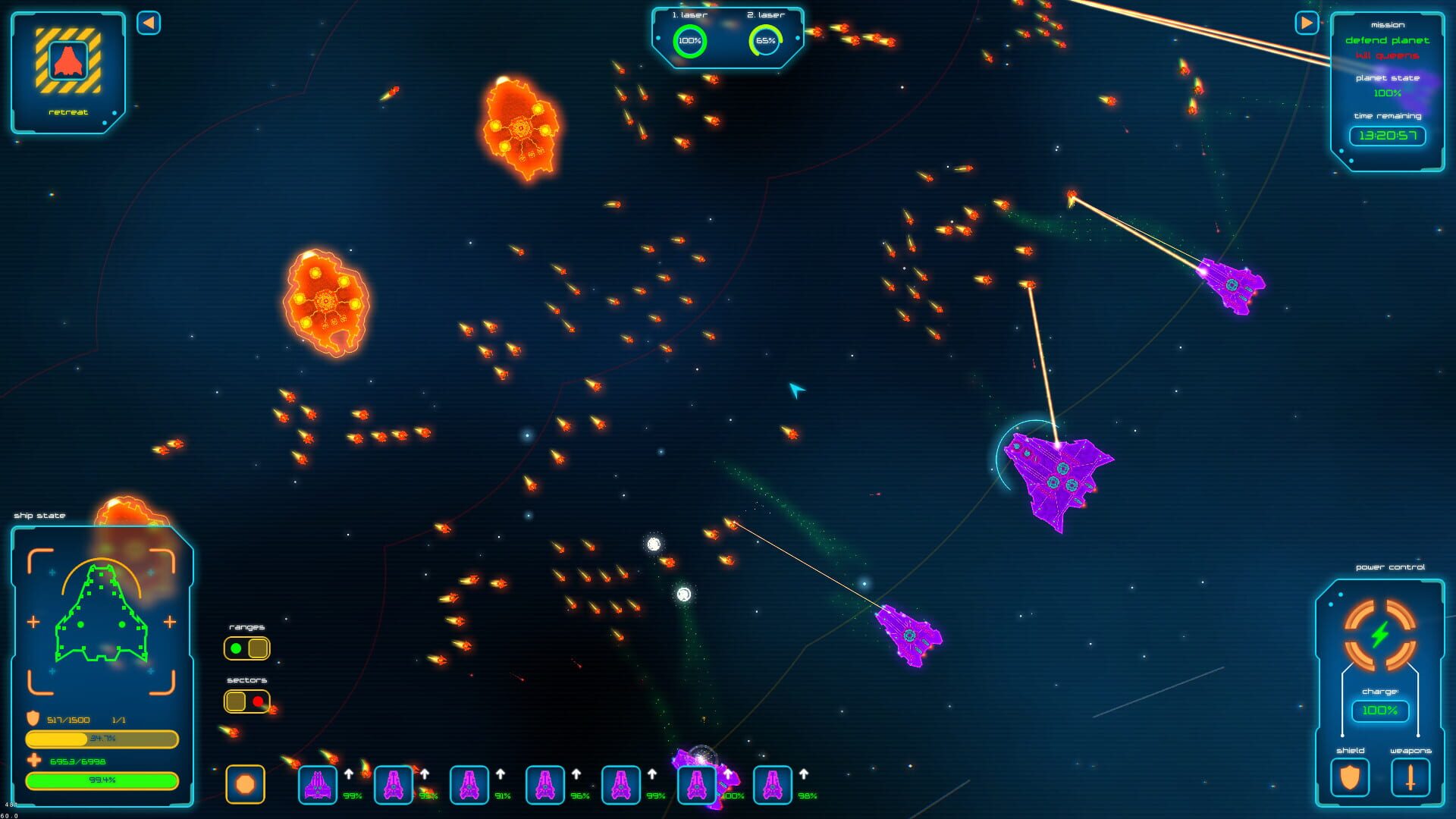
Task: Toggle the sectors switch on
Action: coord(246,701)
